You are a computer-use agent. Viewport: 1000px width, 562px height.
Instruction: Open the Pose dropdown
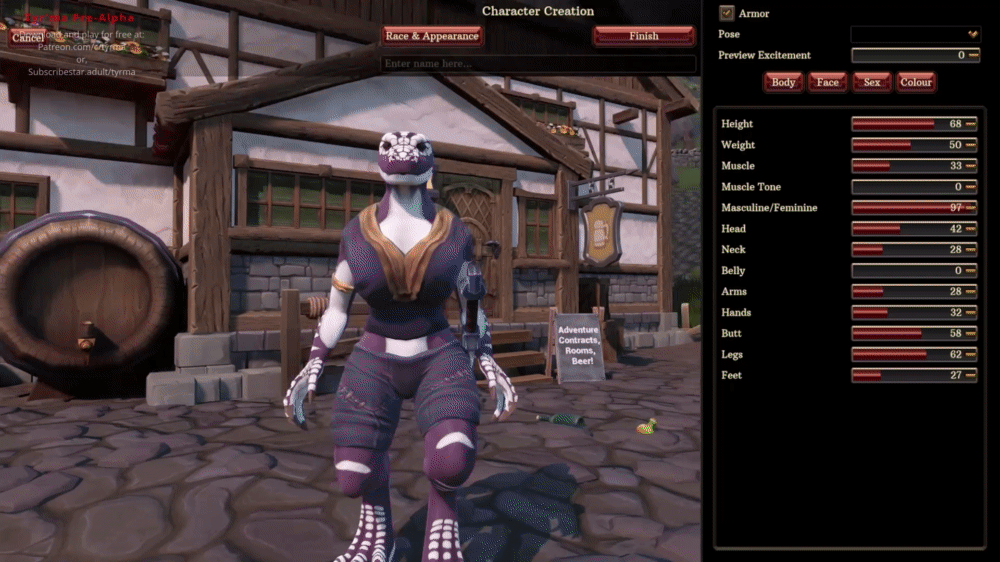tap(915, 34)
